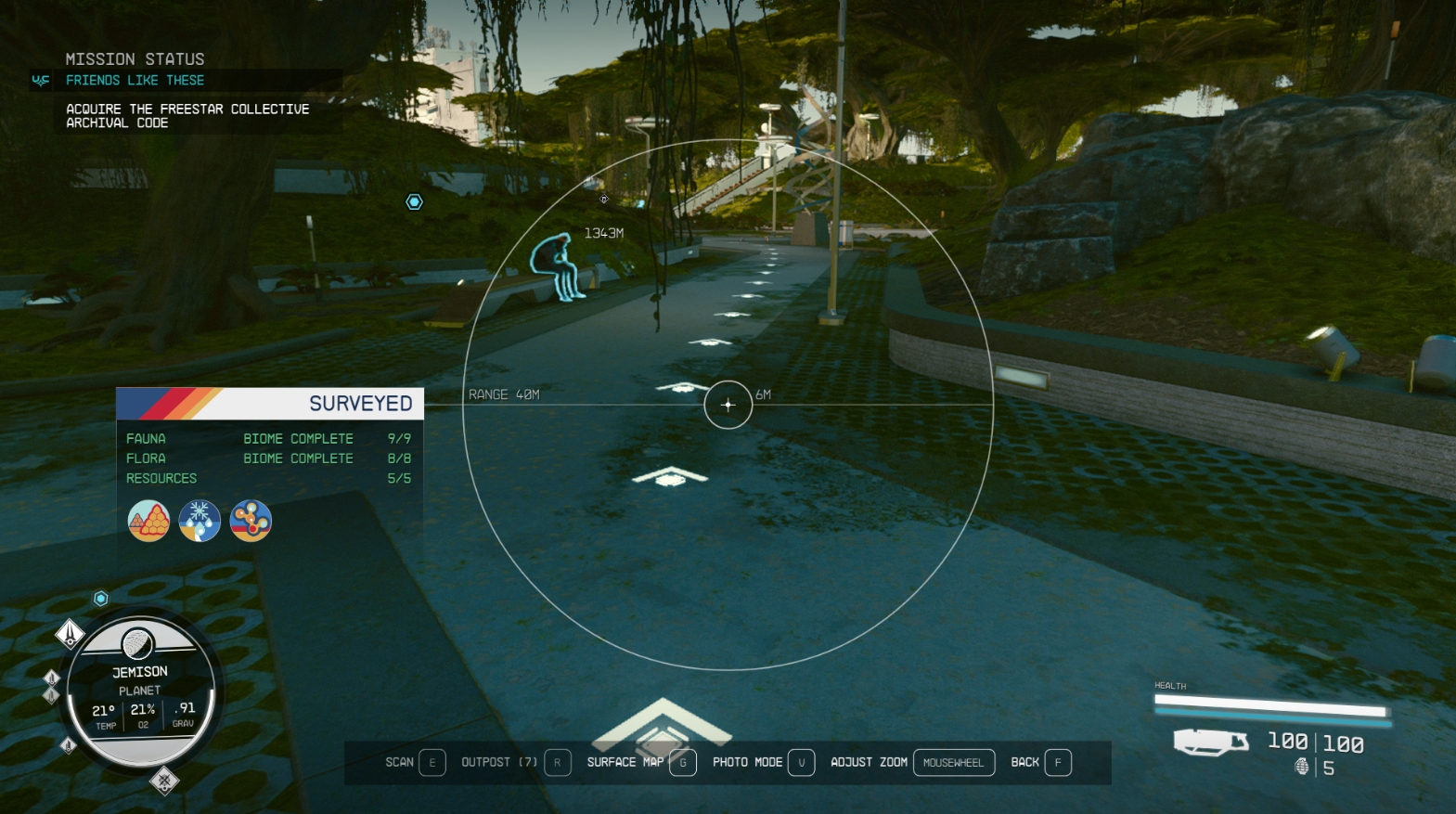Select the orange triangles resource icon

tap(148, 521)
